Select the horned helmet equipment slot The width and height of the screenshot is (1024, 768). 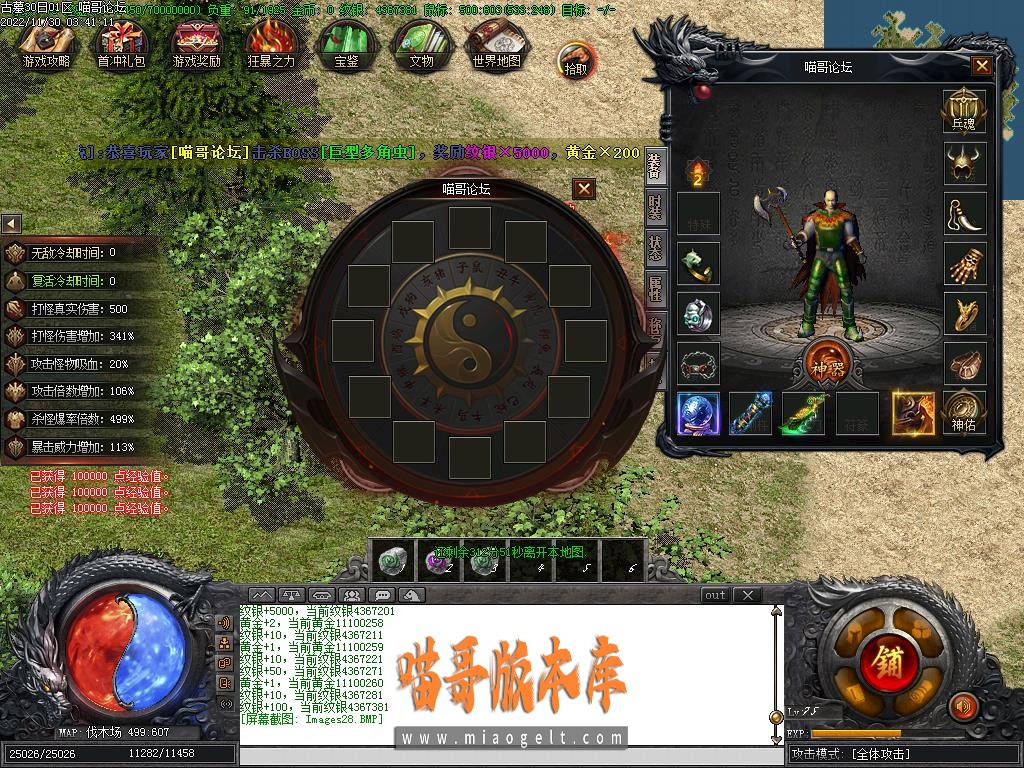pyautogui.click(x=964, y=163)
